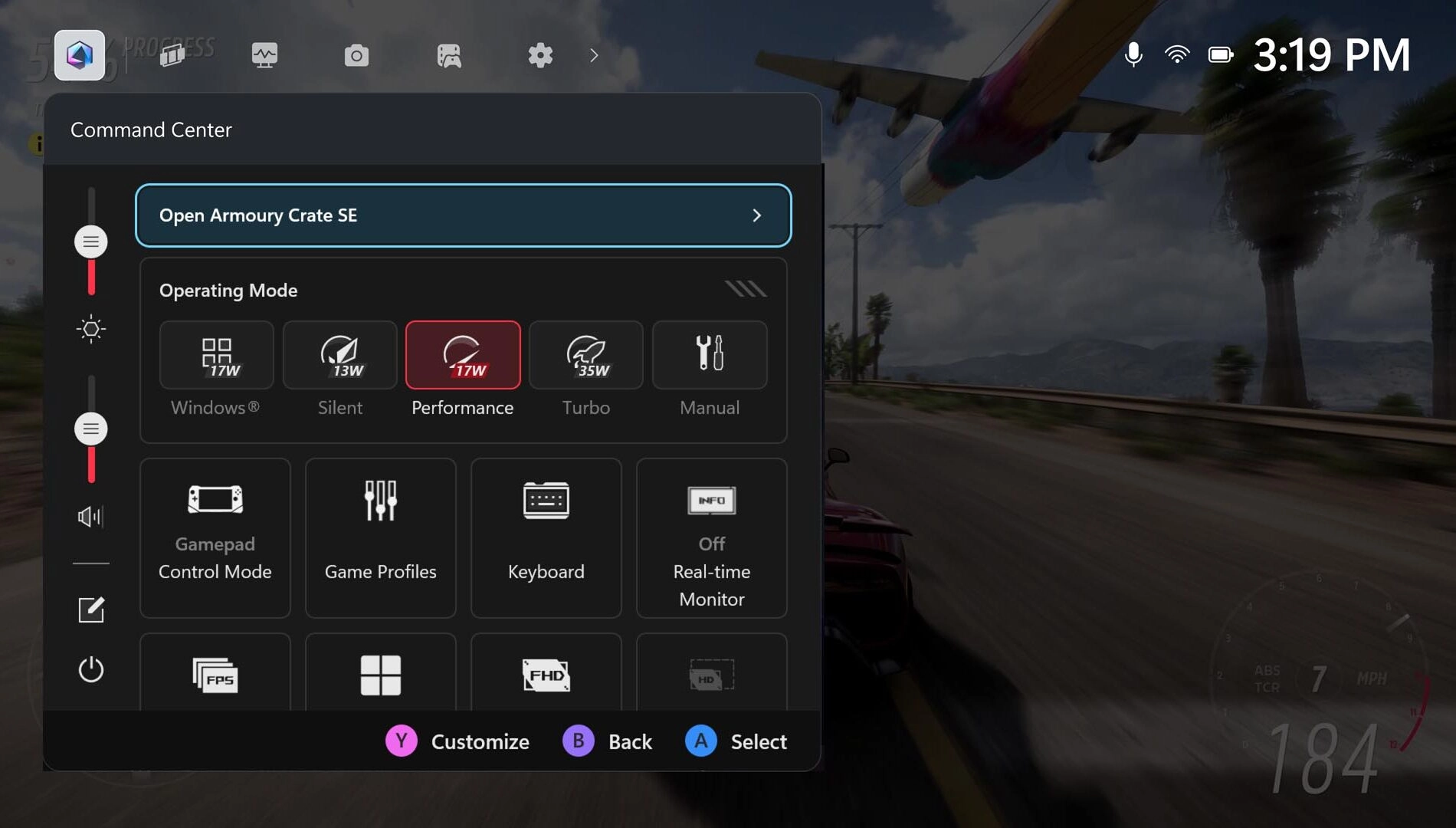Select Manual operating mode
The image size is (1456, 828).
(709, 355)
